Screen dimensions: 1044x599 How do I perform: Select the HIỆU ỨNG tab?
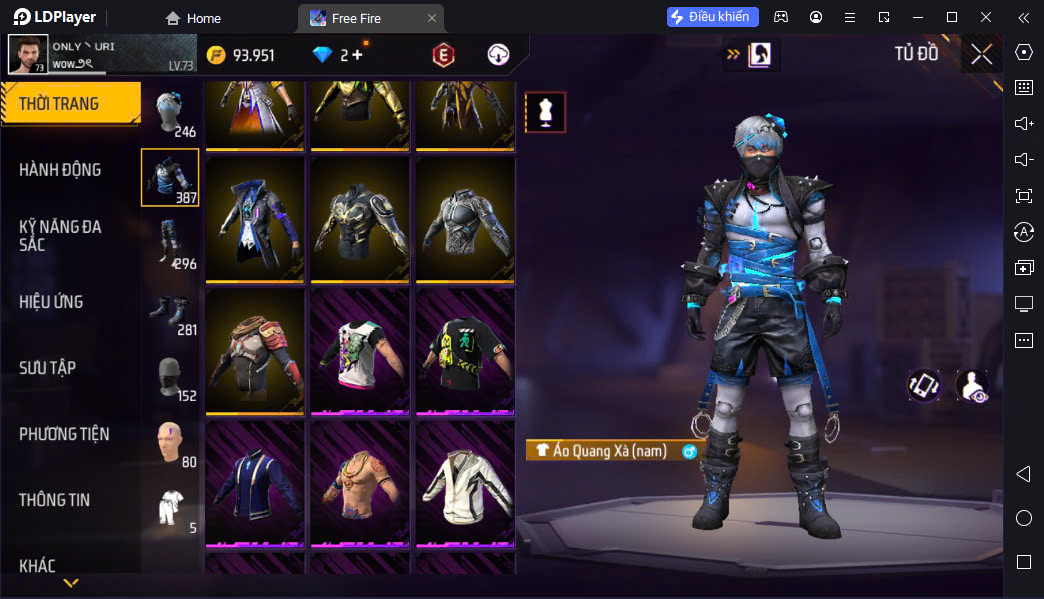(x=51, y=302)
